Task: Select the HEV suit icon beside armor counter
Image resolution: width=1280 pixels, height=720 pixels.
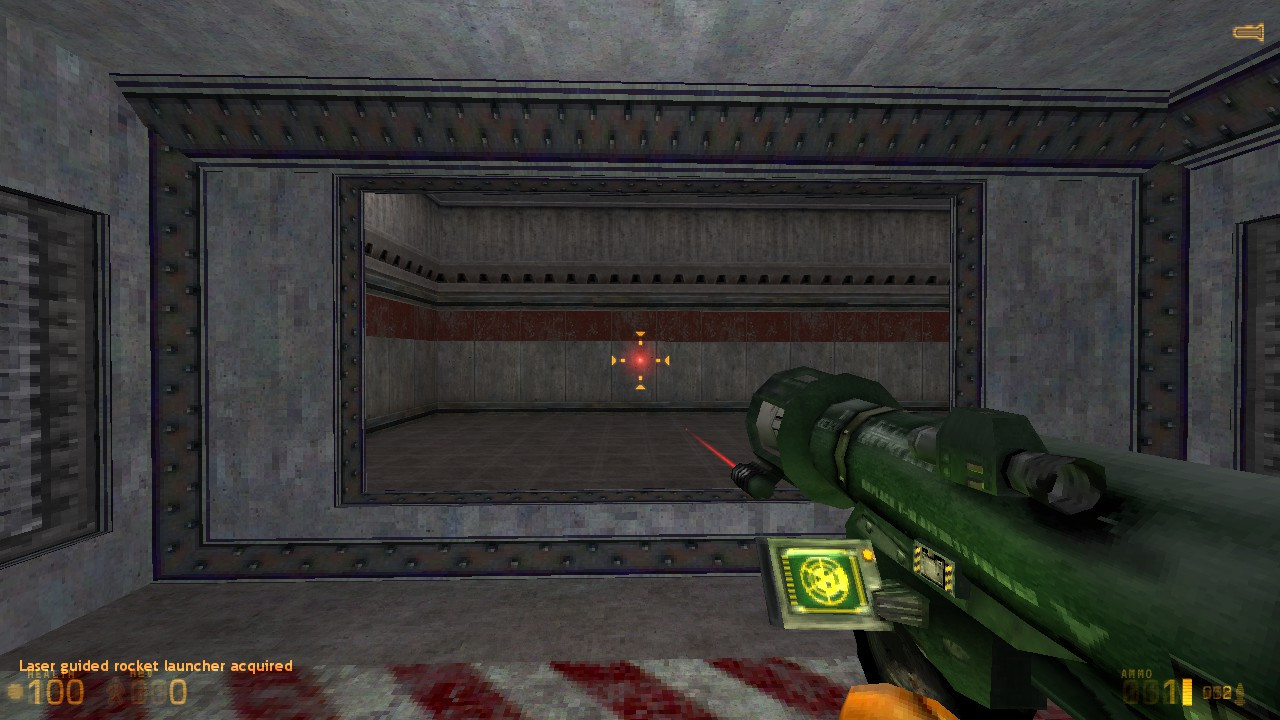Action: pyautogui.click(x=115, y=690)
